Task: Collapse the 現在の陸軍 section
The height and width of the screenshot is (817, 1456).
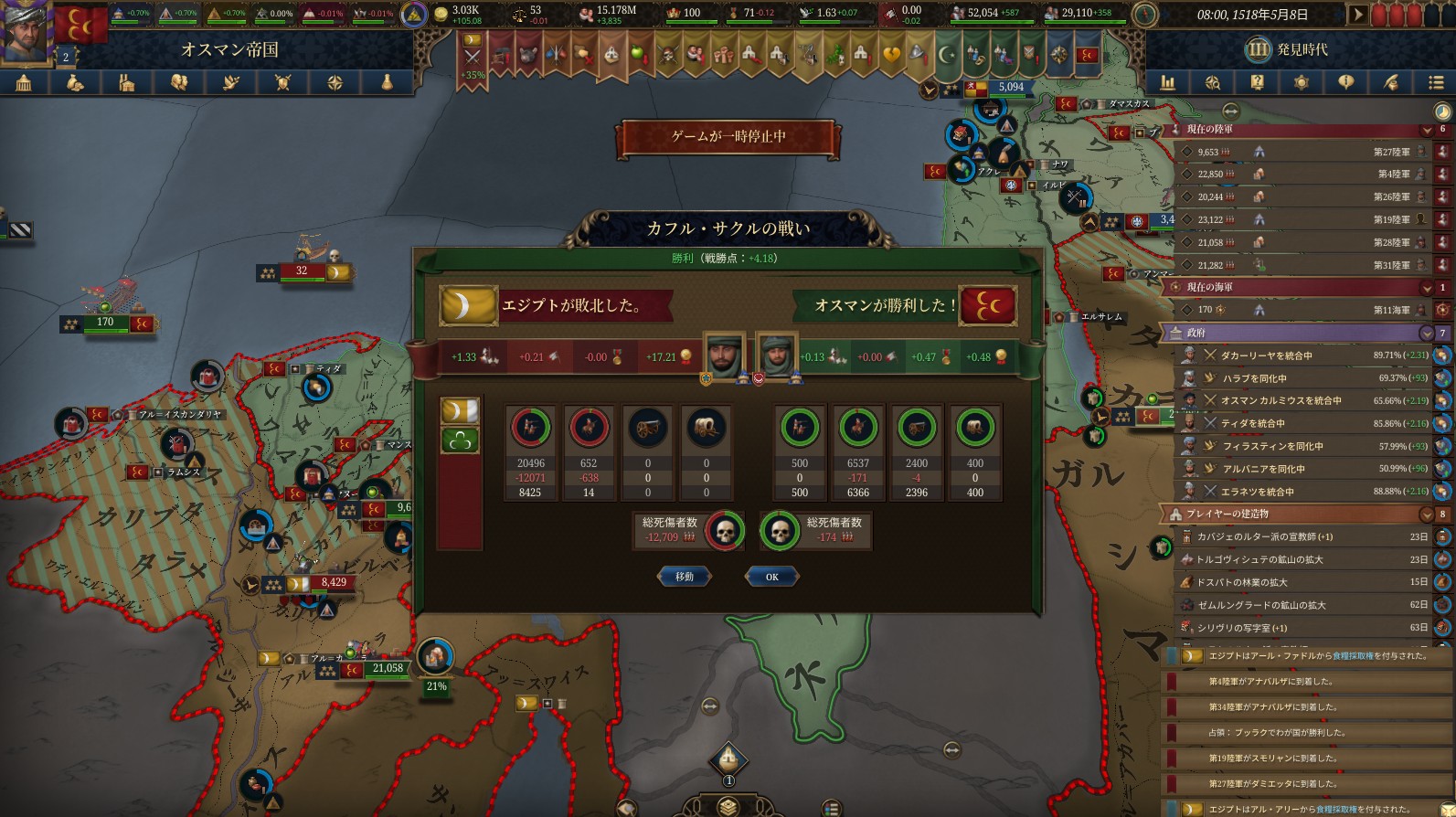Action: tap(1427, 130)
